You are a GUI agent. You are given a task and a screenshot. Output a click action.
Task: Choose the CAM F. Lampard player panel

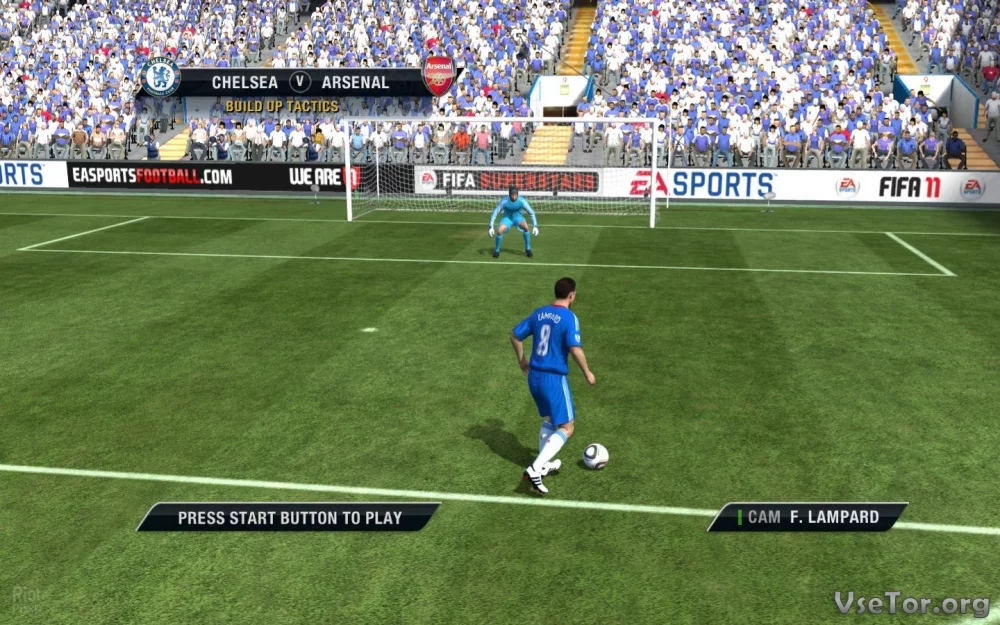coord(808,517)
